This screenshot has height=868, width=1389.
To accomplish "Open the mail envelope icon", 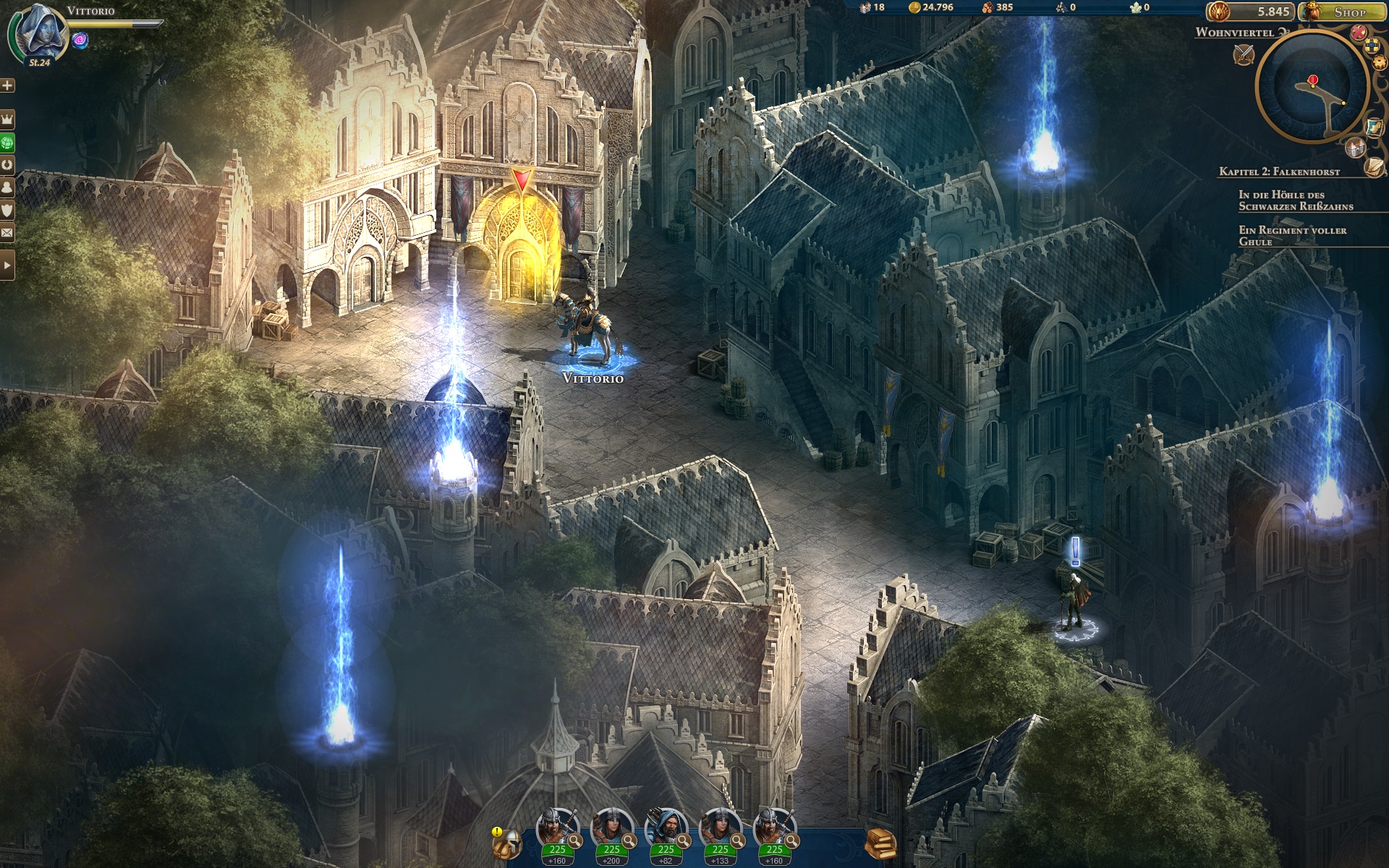I will point(7,233).
